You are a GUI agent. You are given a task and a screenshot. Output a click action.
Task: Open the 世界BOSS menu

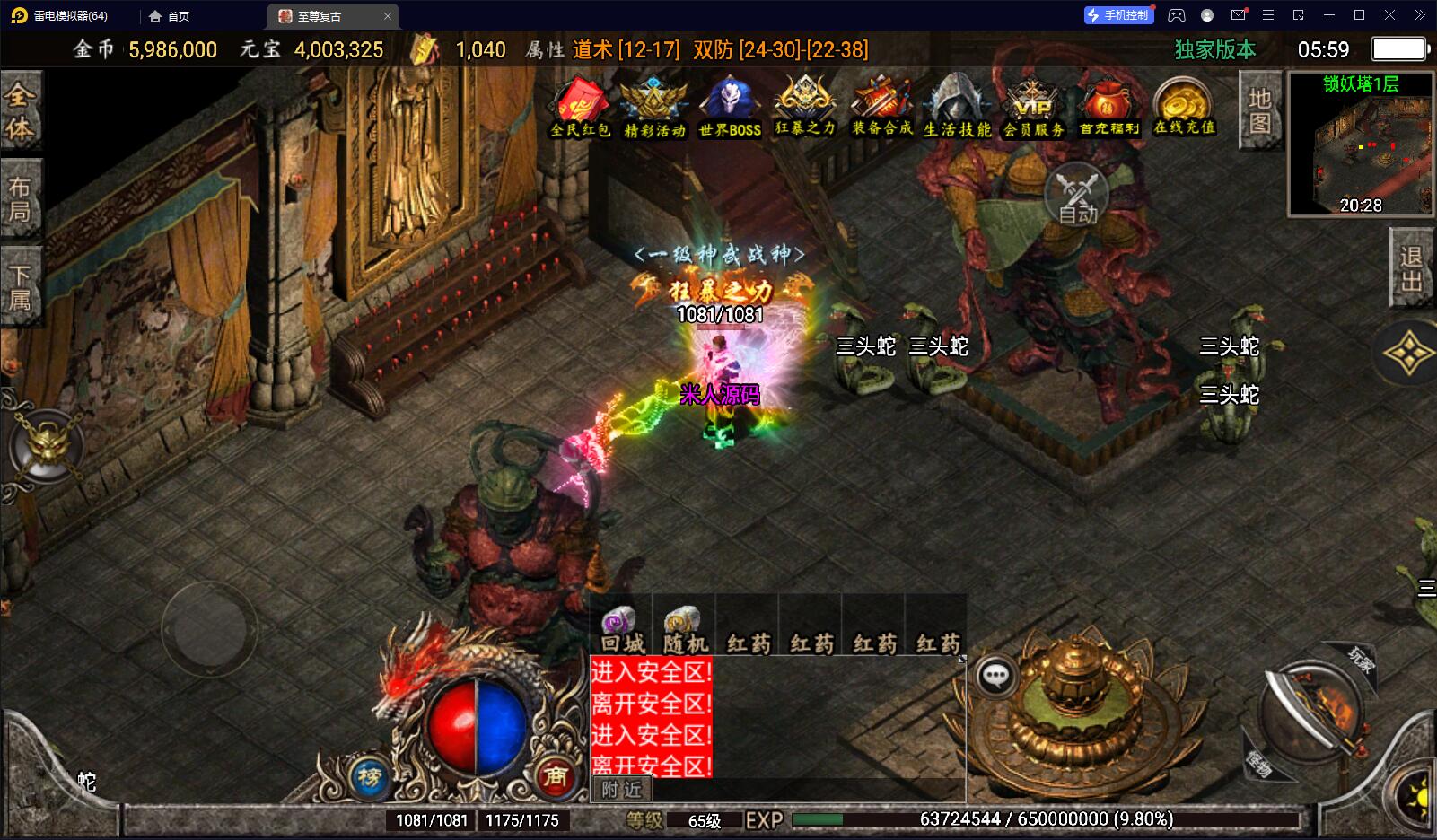(730, 108)
